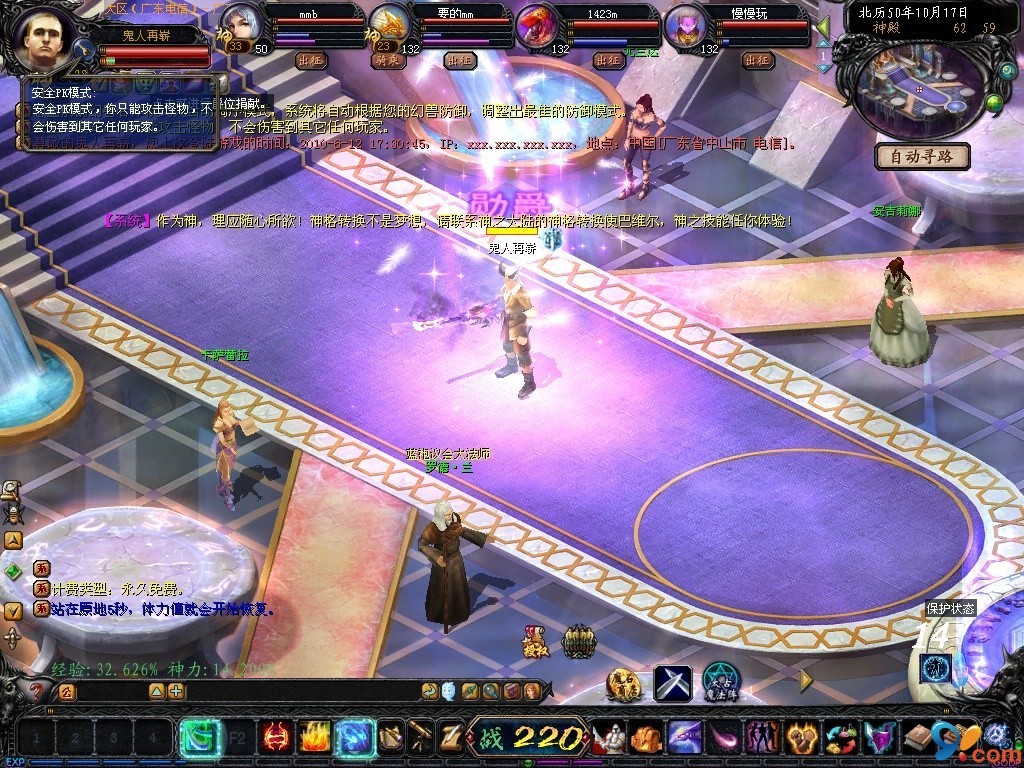The height and width of the screenshot is (768, 1024).
Task: Click the 出征 button under pet 慢慢玩
Action: pos(759,60)
